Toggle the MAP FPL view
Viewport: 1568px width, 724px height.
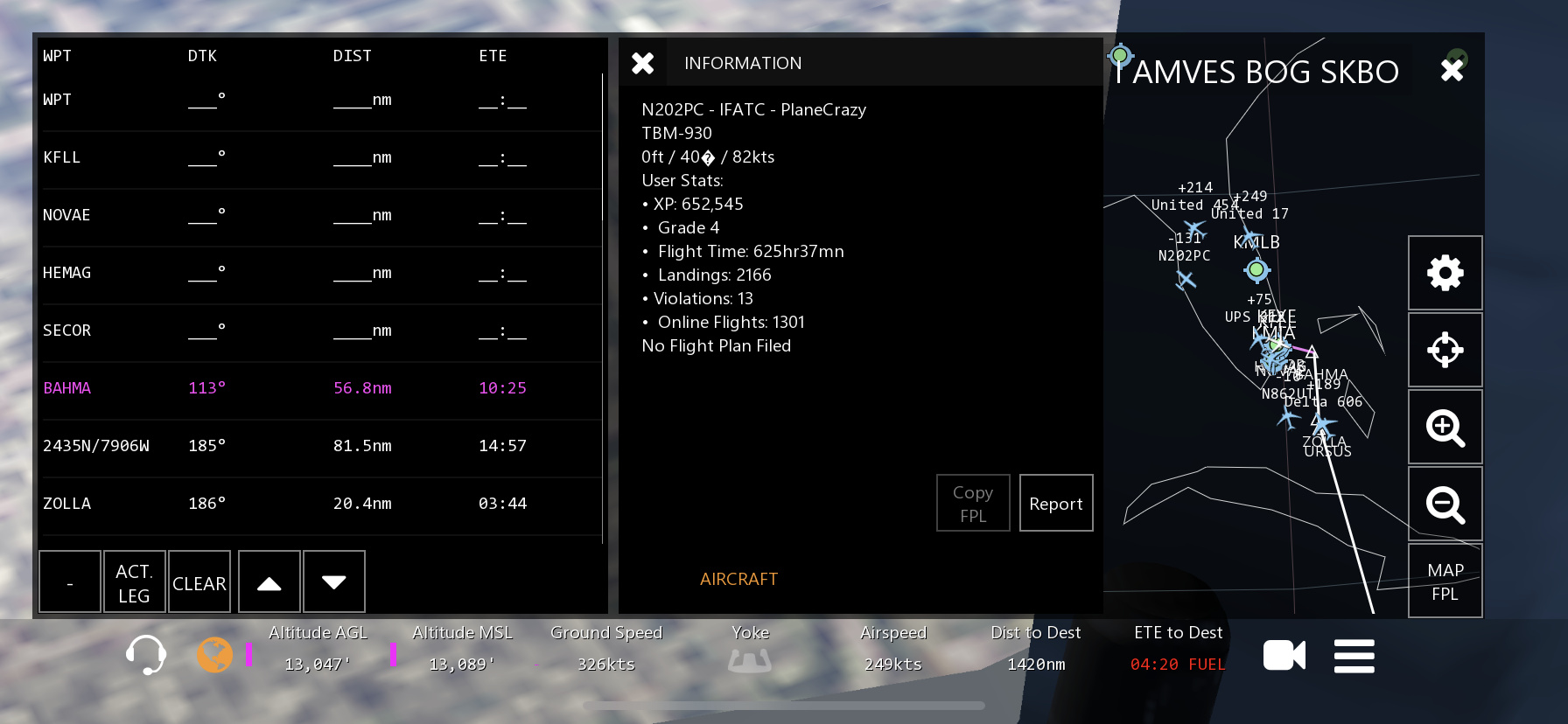[1445, 581]
